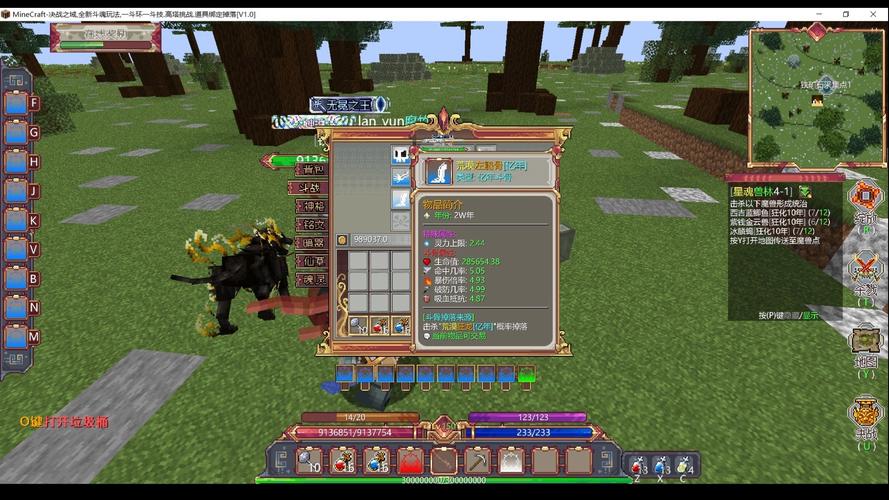Open the 神格 tab

(312, 206)
